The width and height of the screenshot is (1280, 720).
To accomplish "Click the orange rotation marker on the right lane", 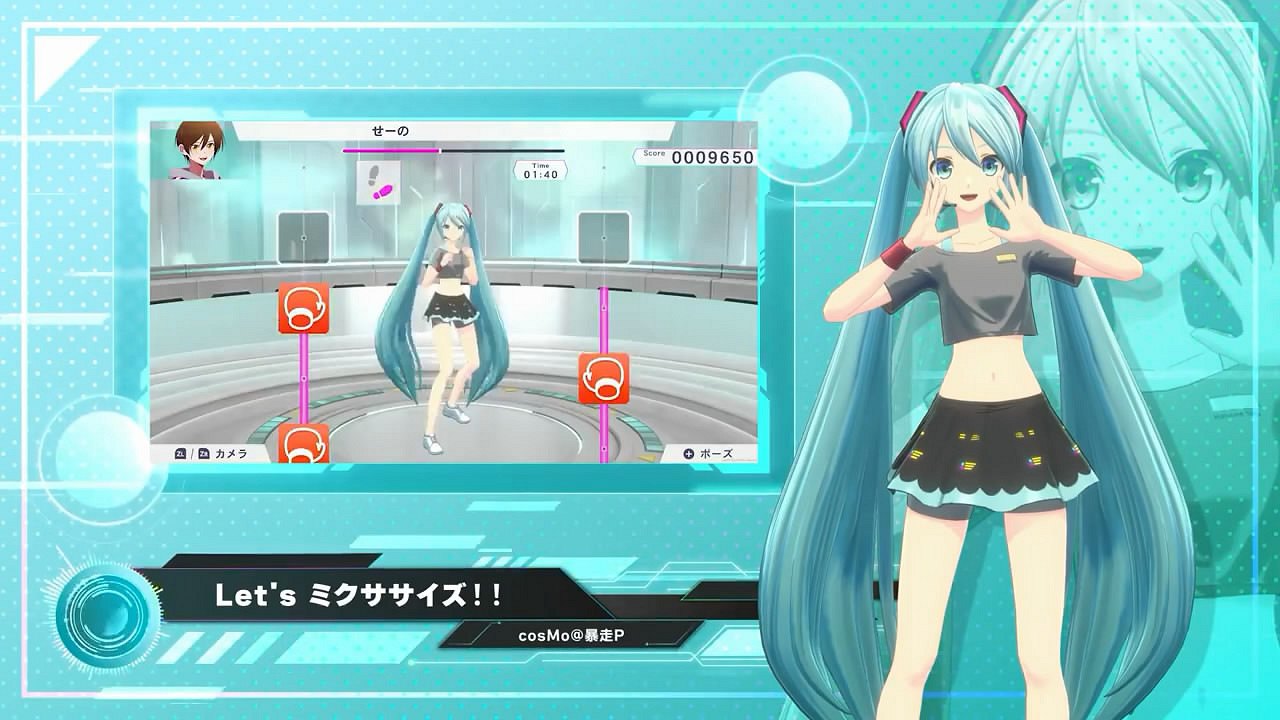I will click(601, 379).
